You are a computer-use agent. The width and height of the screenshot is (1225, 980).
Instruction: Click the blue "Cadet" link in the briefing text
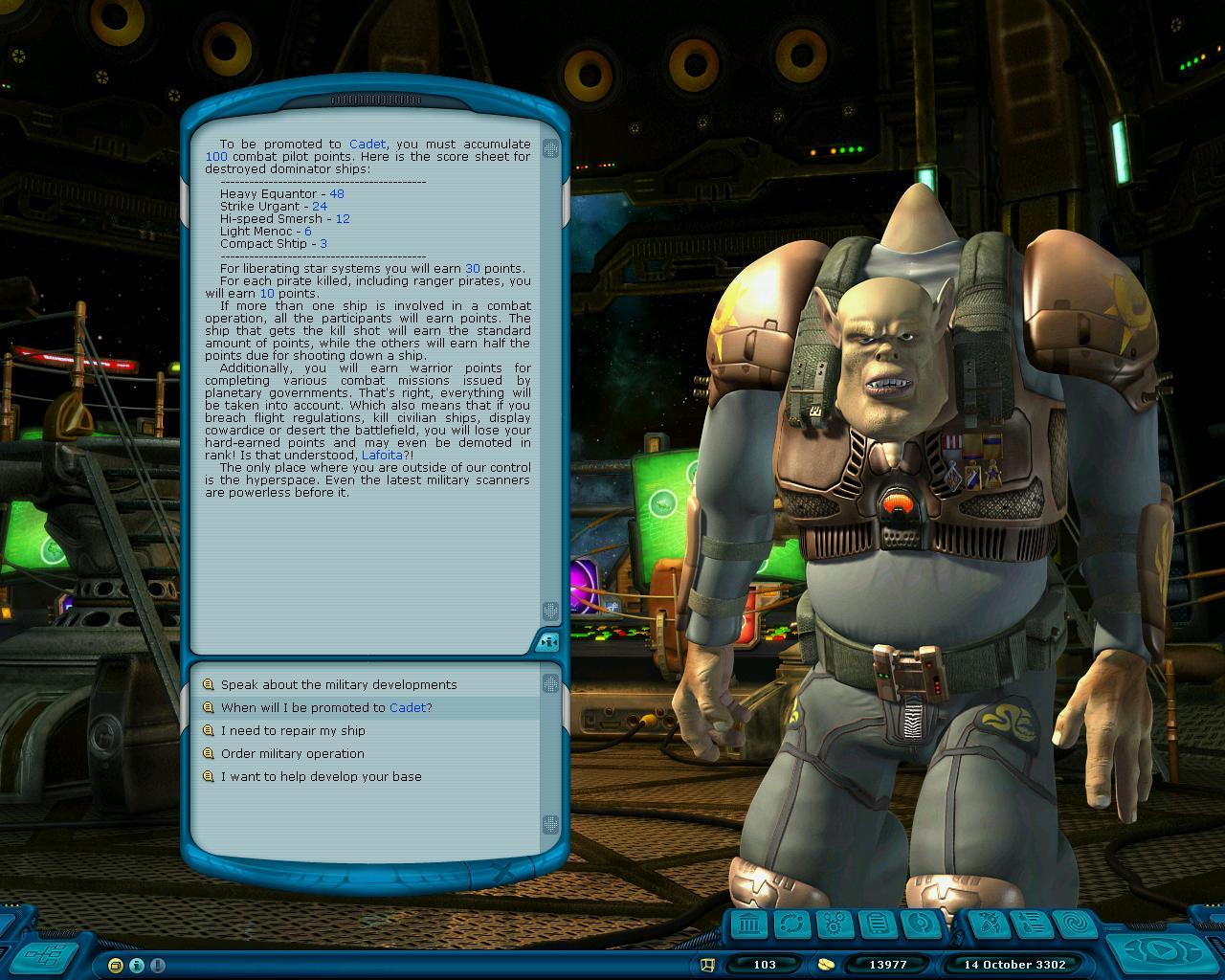pos(367,144)
